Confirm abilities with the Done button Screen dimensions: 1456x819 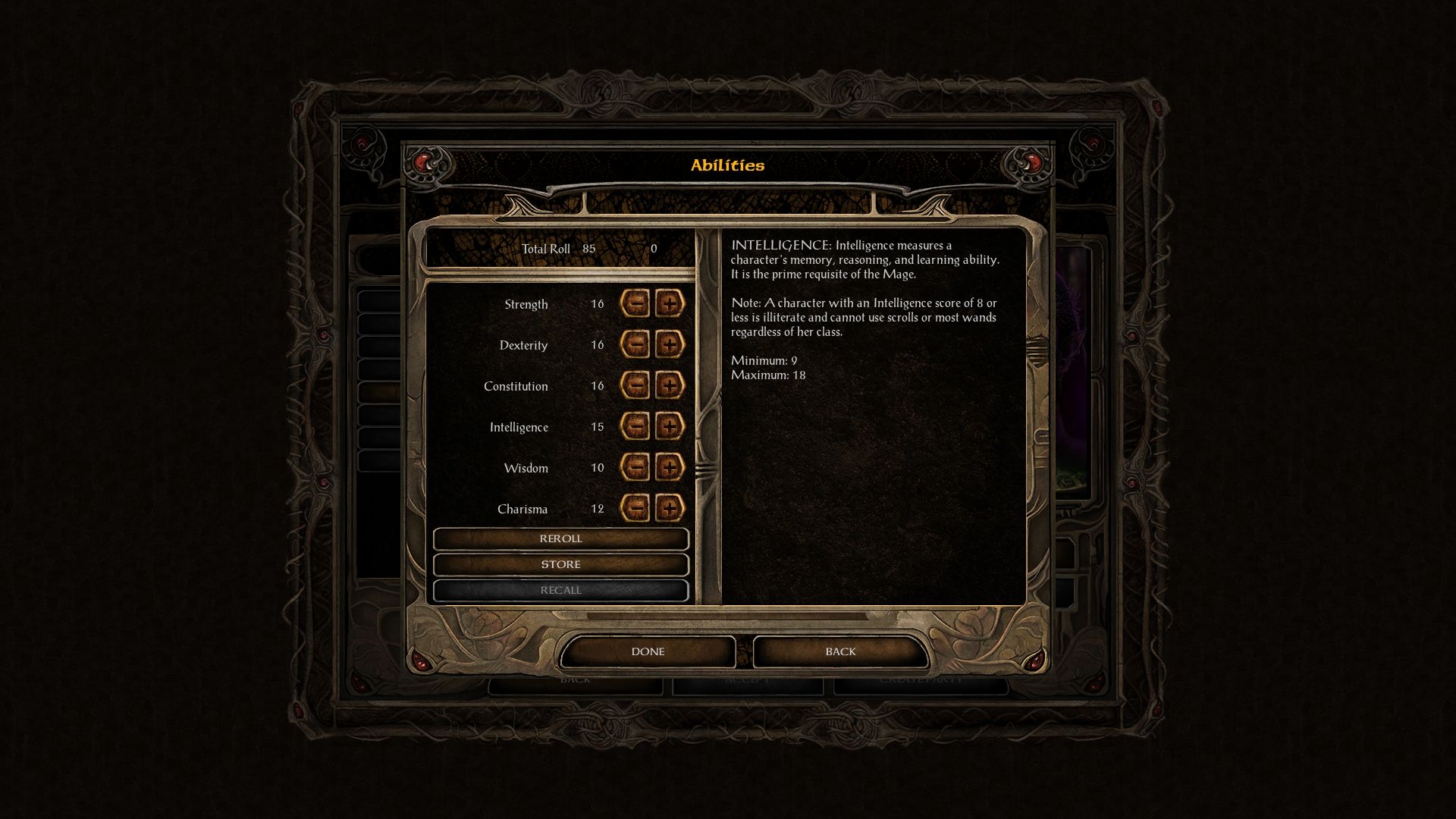[x=648, y=652]
